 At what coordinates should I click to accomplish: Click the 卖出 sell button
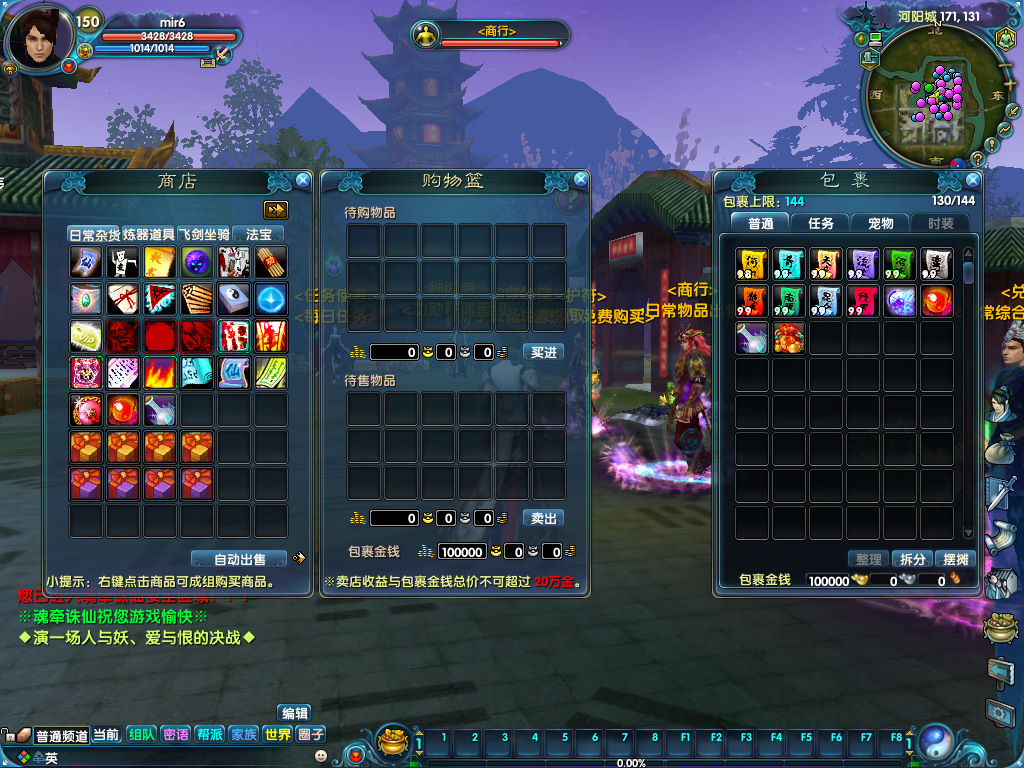coord(544,518)
